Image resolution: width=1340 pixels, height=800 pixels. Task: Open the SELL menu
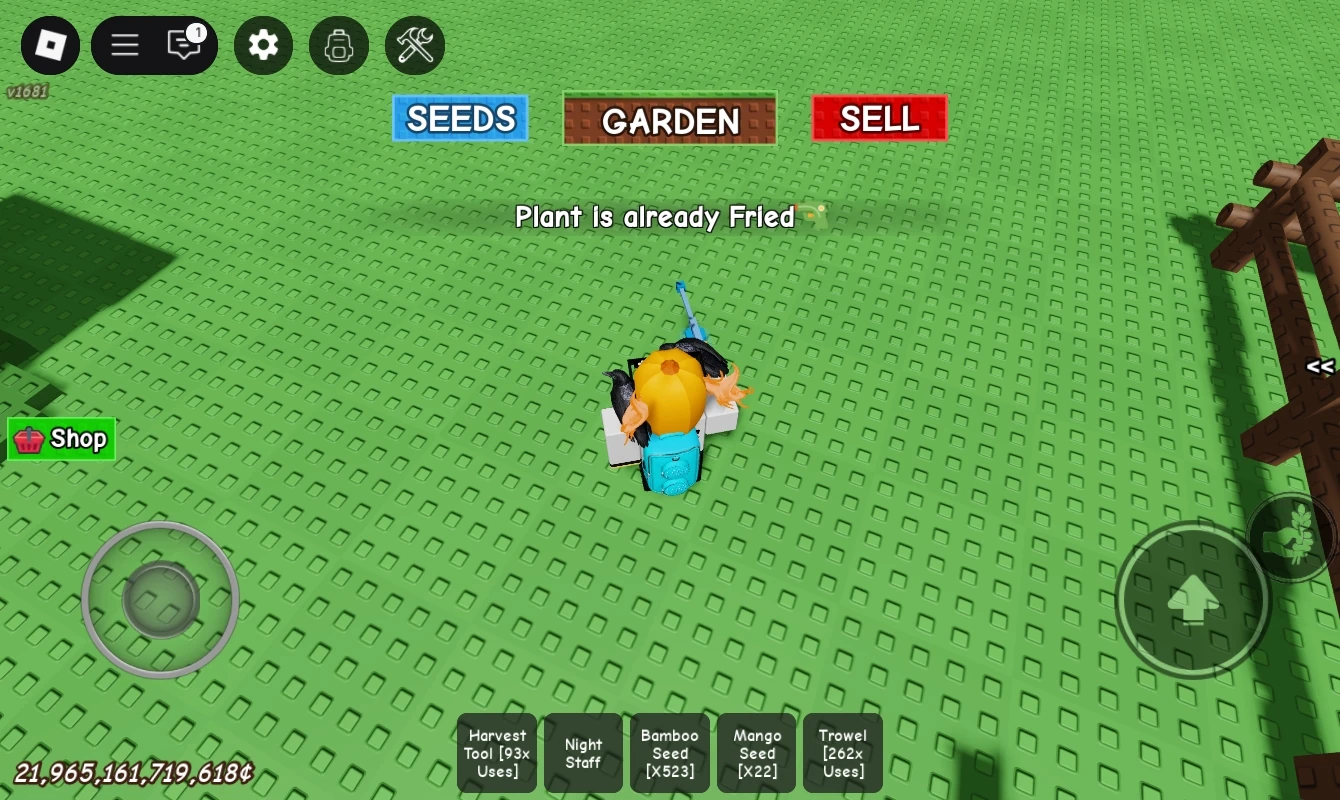coord(878,118)
